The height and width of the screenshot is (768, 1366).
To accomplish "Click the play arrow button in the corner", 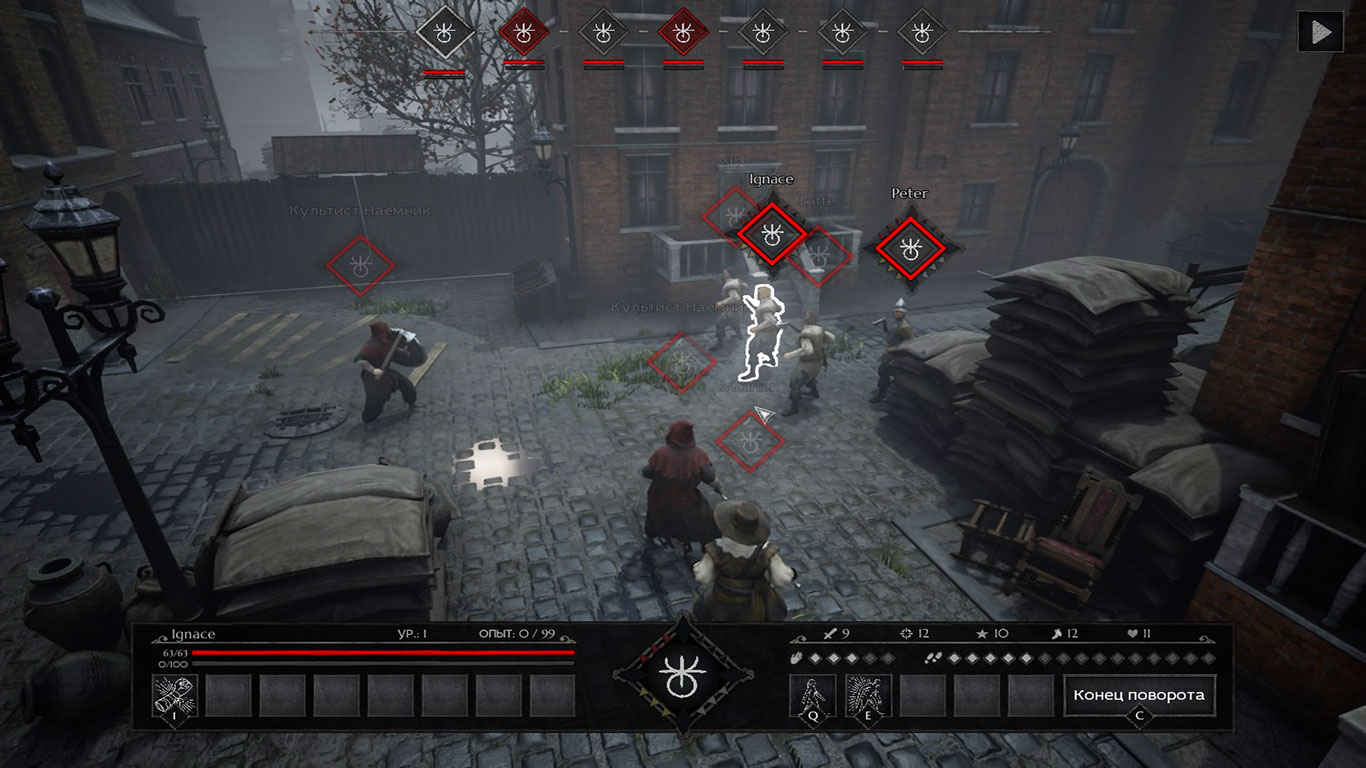I will tap(1320, 31).
